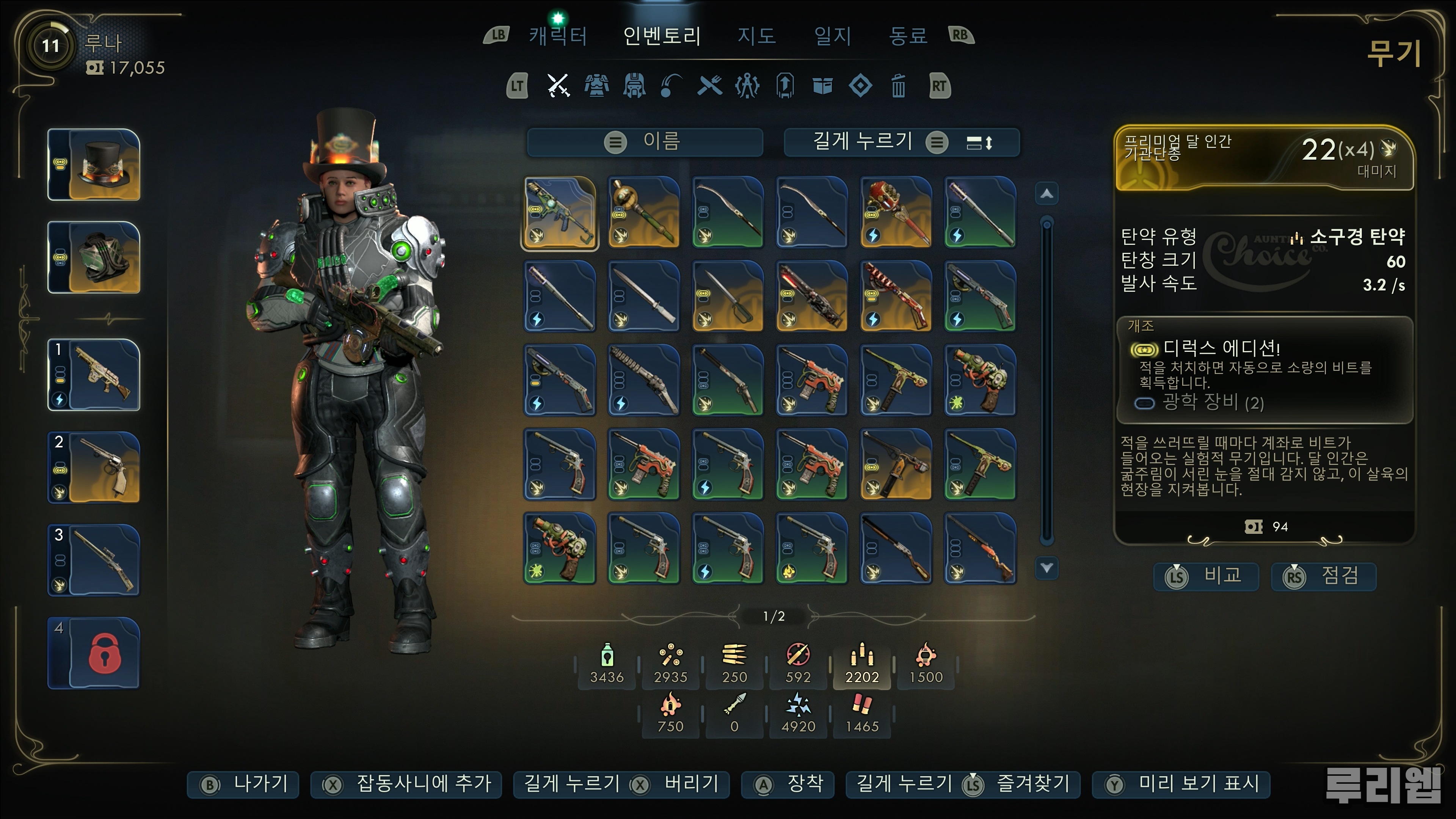Toggle the sort order button
Screen dimensions: 1456x819
979,143
